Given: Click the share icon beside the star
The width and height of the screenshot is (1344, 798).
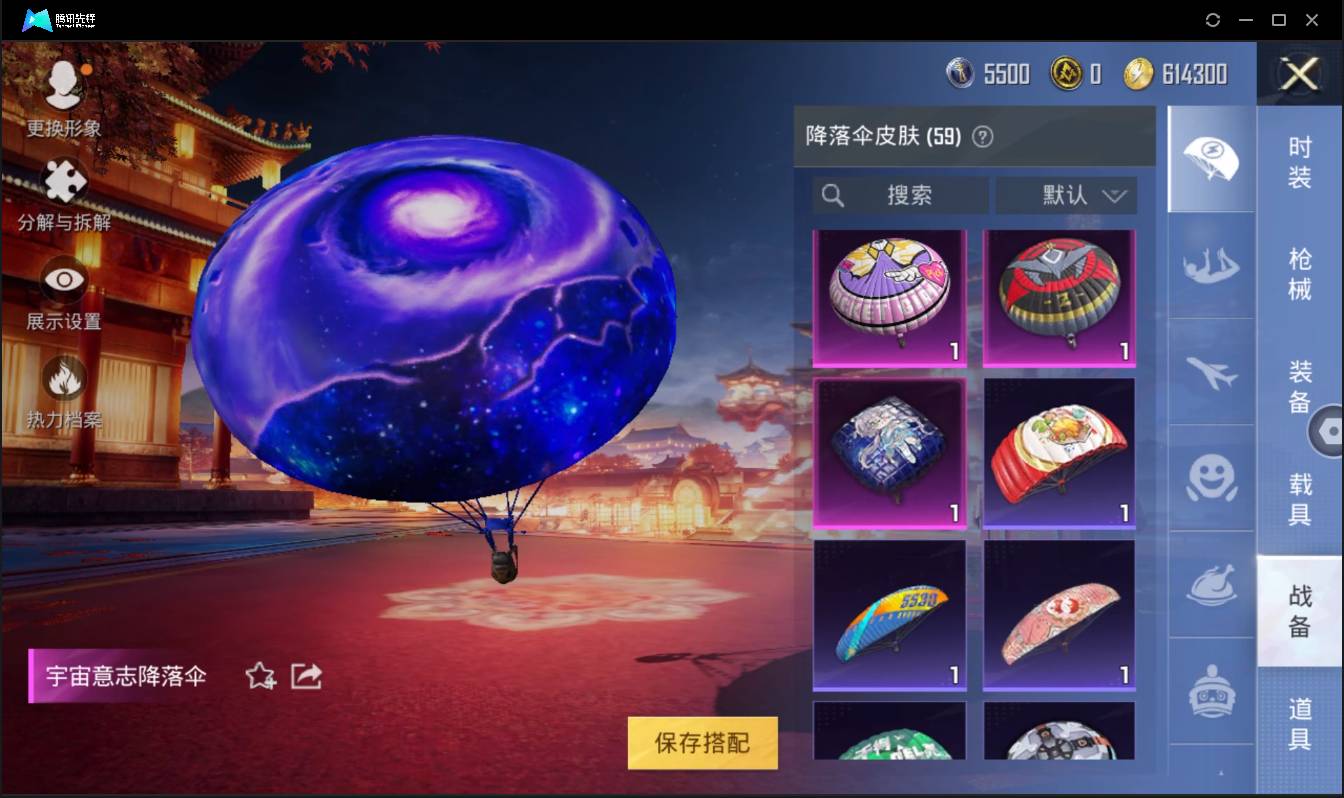Looking at the screenshot, I should (x=306, y=676).
